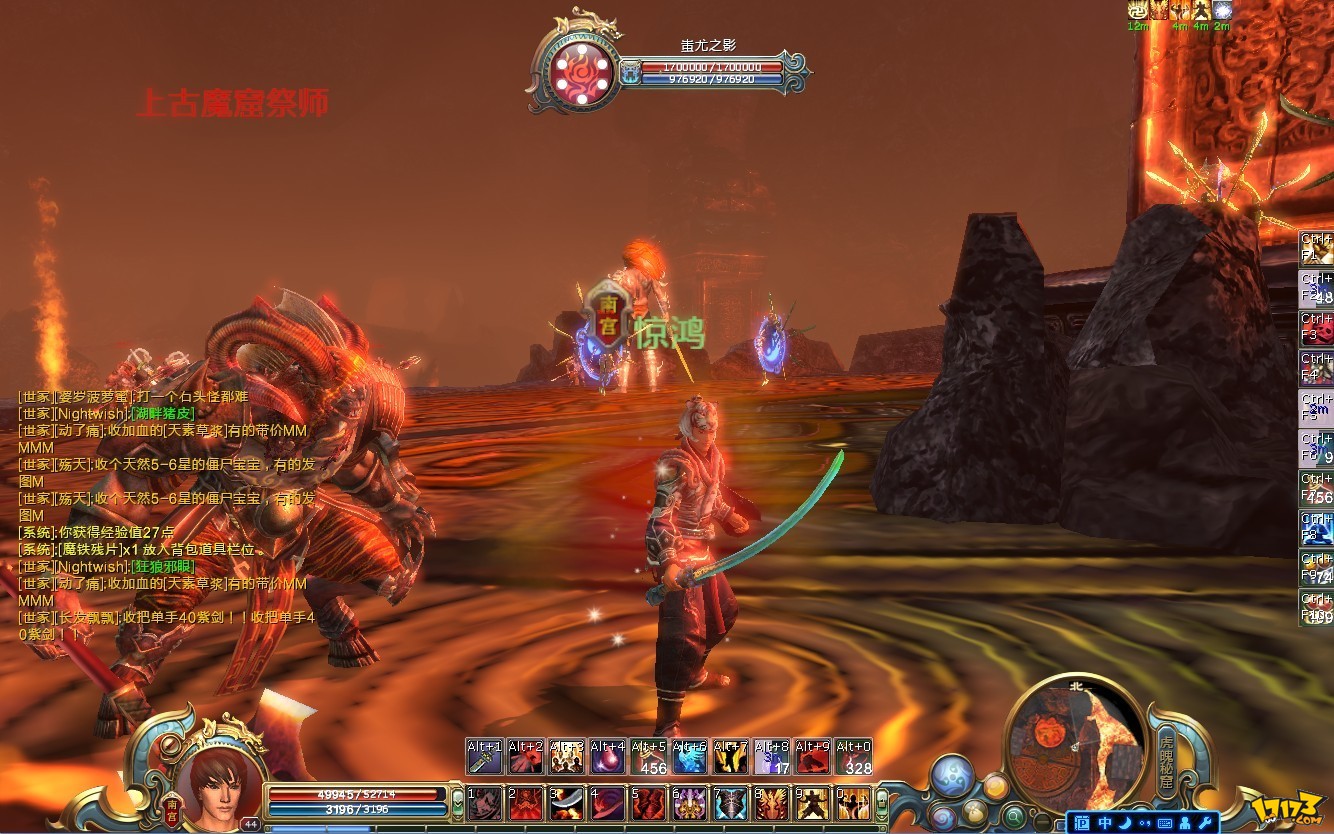The width and height of the screenshot is (1334, 834).
Task: Click the magnifier button beside the minimap
Action: (1014, 814)
